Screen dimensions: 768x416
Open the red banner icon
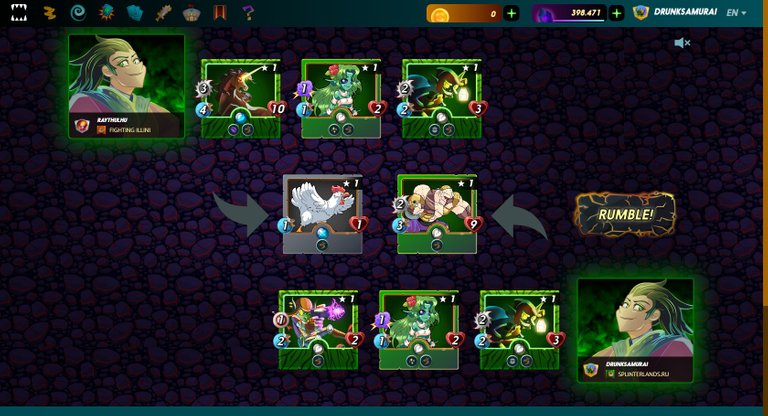click(220, 13)
